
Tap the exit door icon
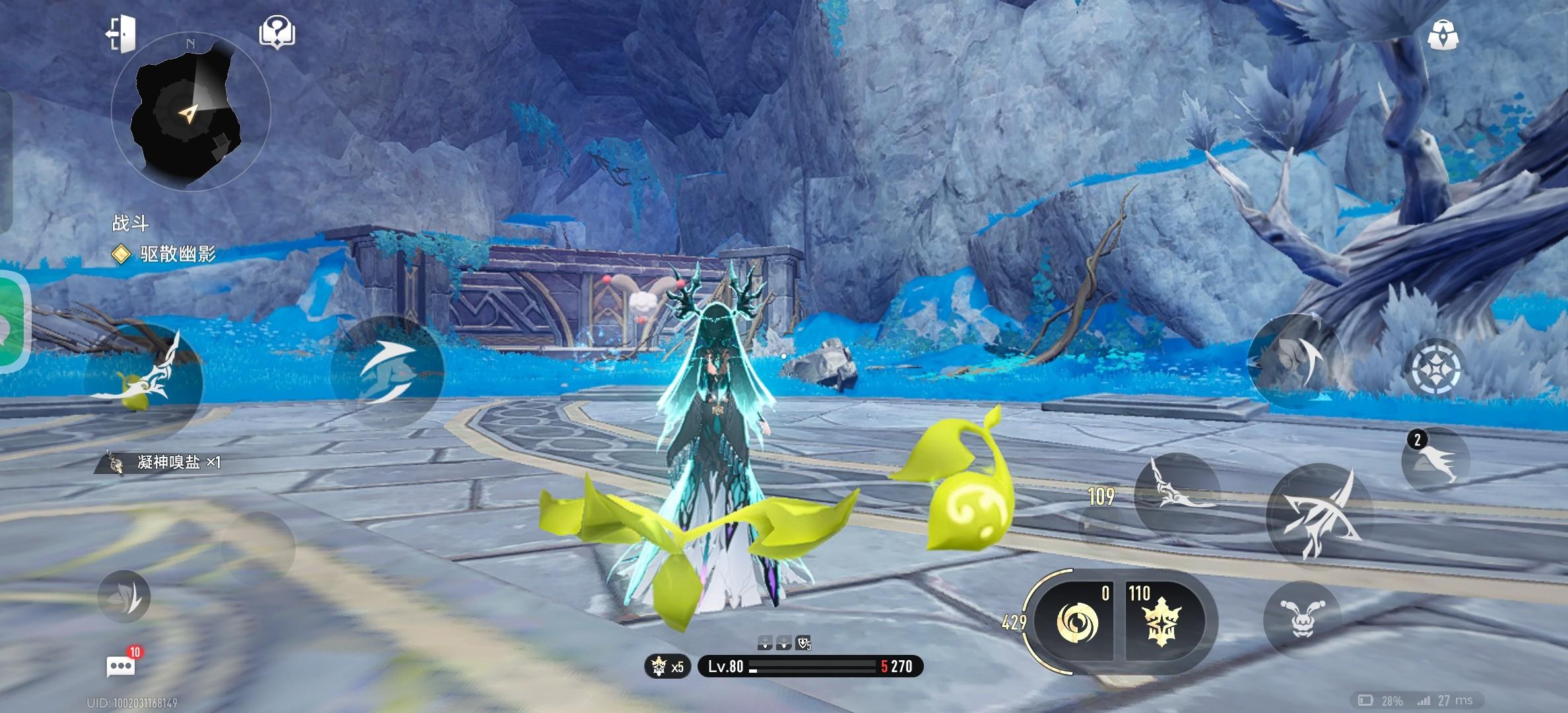[x=122, y=33]
